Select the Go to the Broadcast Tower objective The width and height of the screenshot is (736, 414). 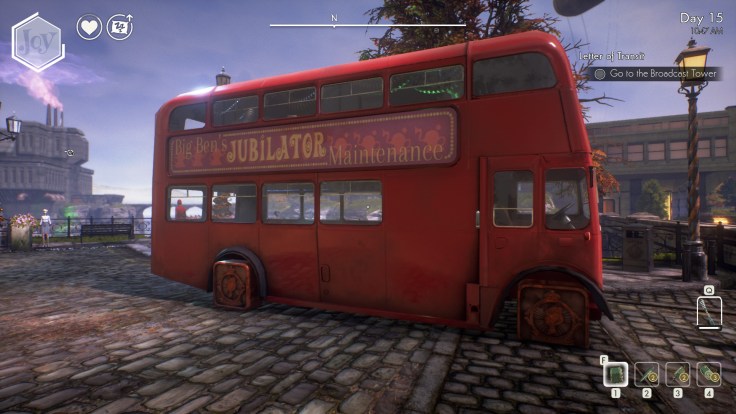tap(656, 73)
